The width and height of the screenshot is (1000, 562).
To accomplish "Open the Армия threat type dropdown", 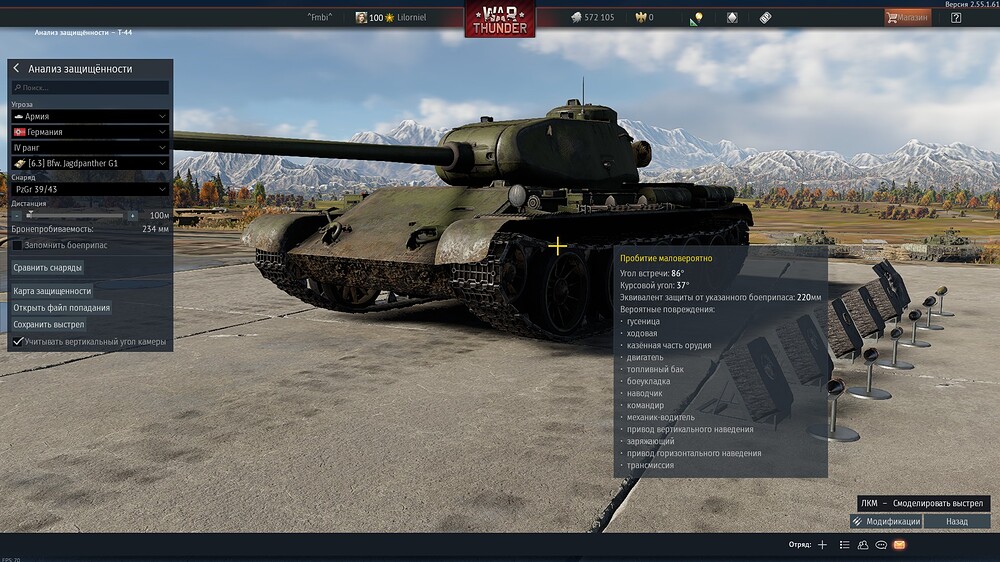I will 90,117.
